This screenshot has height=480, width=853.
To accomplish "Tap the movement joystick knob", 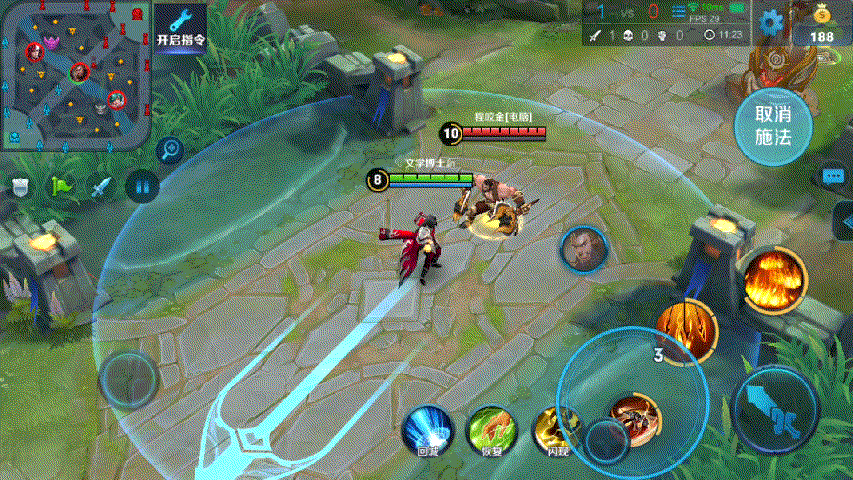I will 128,378.
